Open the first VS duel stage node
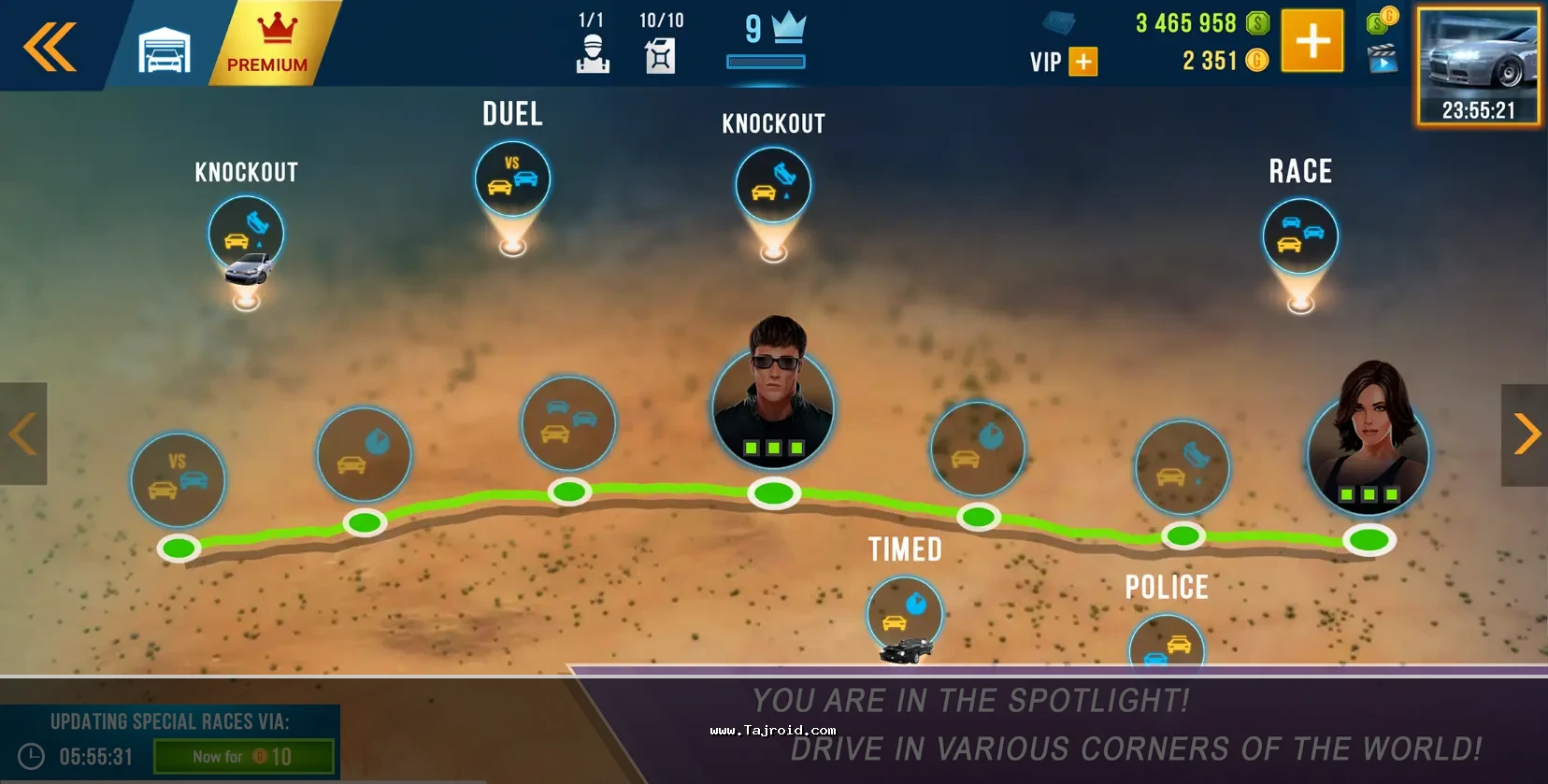This screenshot has height=784, width=1548. click(x=178, y=479)
